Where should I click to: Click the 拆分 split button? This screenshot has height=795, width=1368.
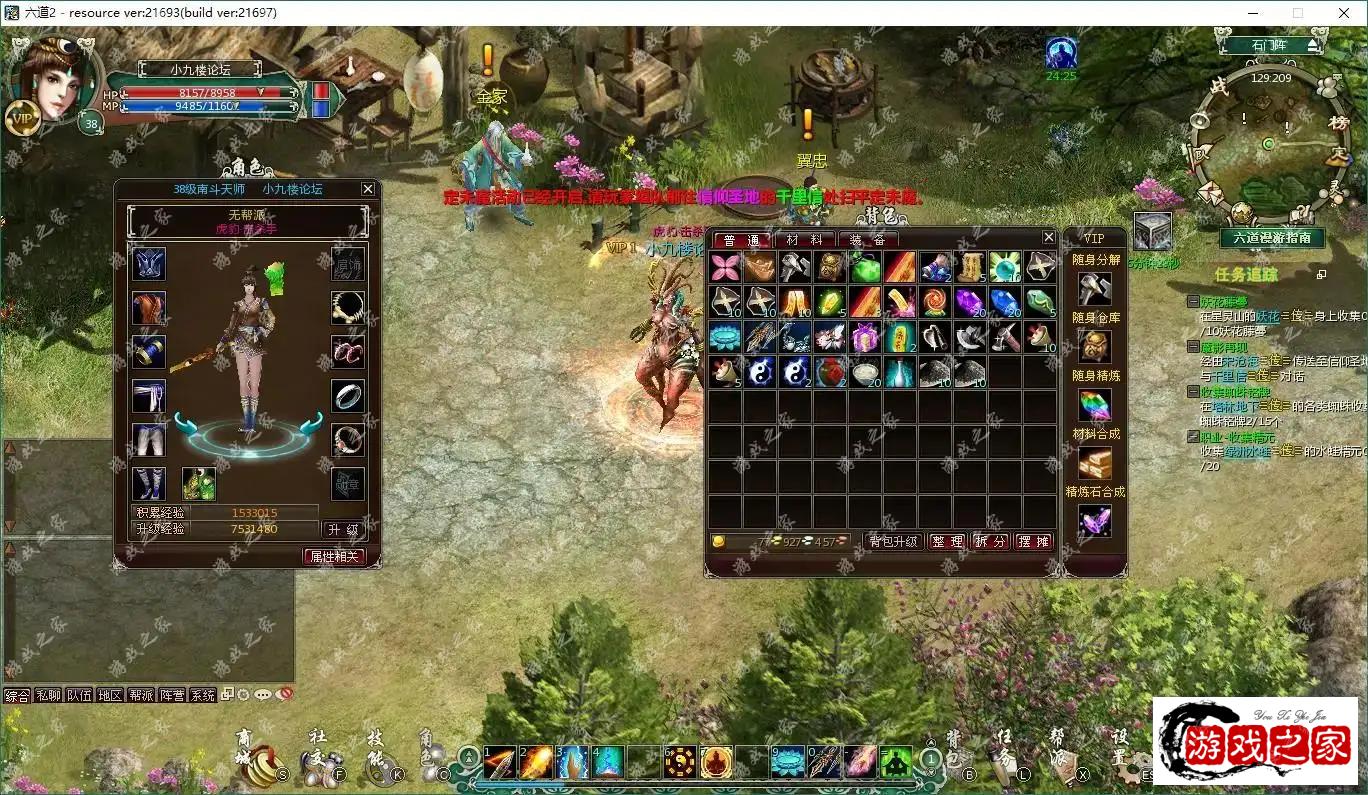(991, 541)
